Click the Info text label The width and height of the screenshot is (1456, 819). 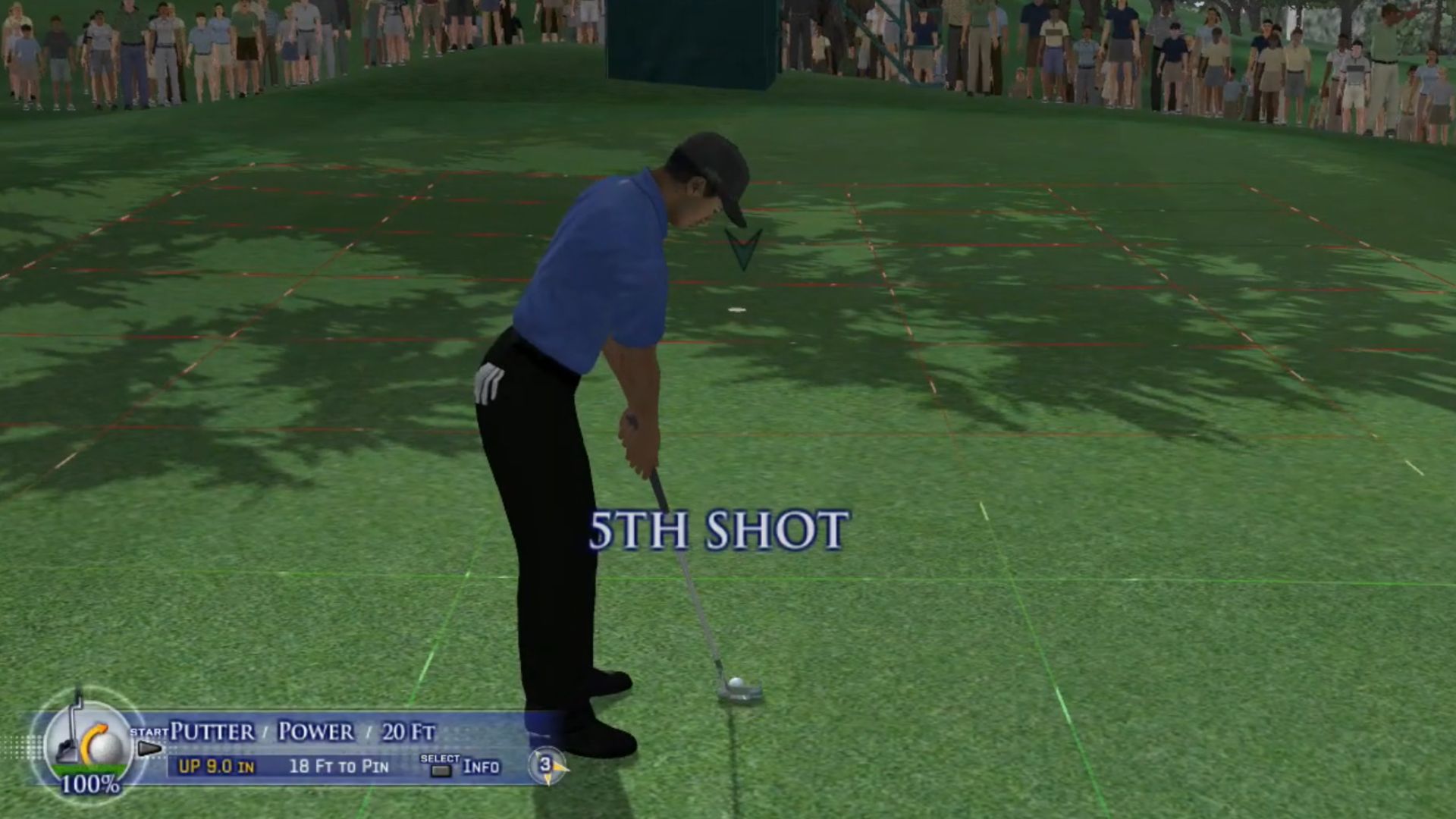coord(480,767)
